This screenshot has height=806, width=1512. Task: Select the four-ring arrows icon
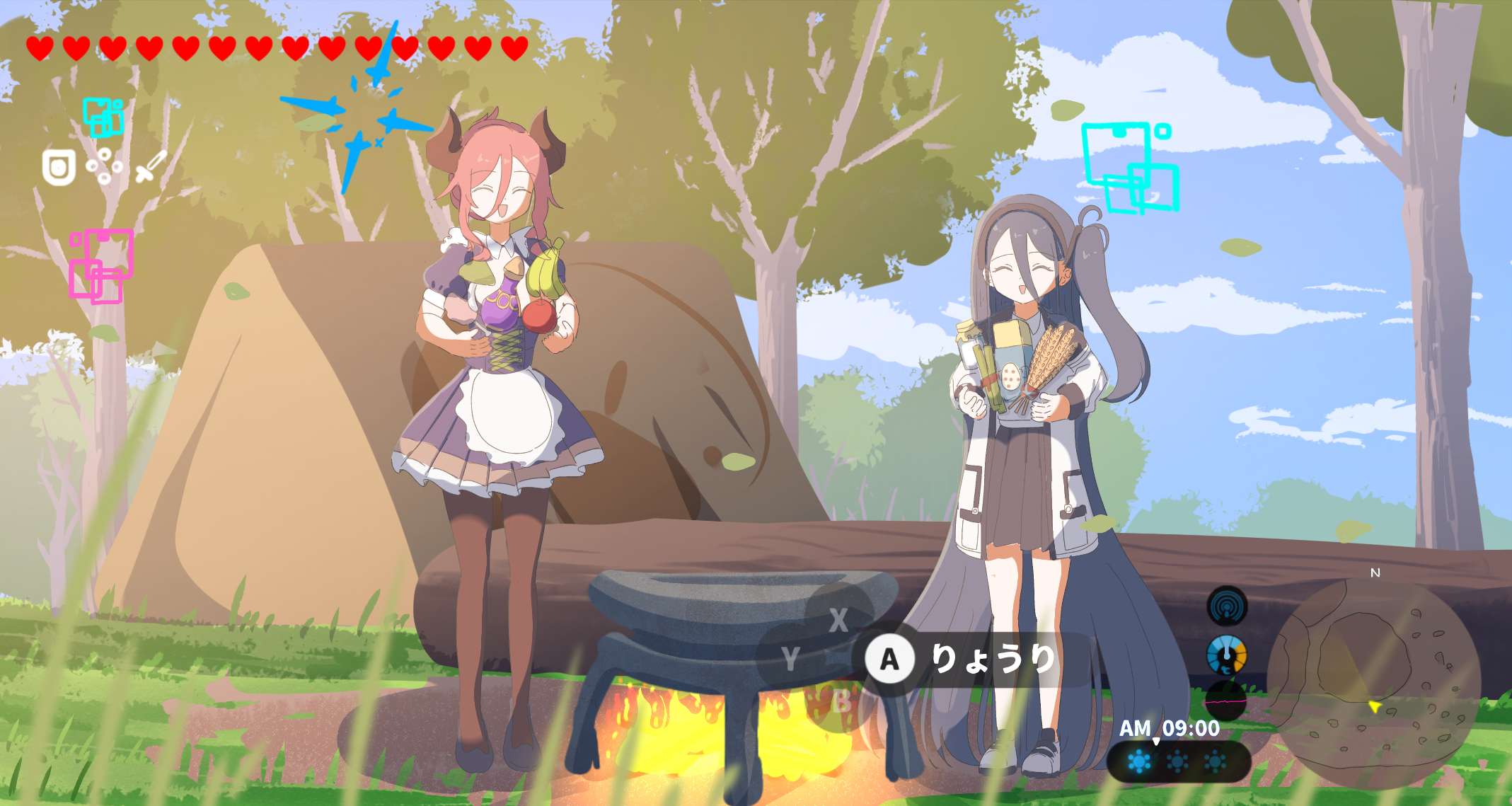[104, 166]
